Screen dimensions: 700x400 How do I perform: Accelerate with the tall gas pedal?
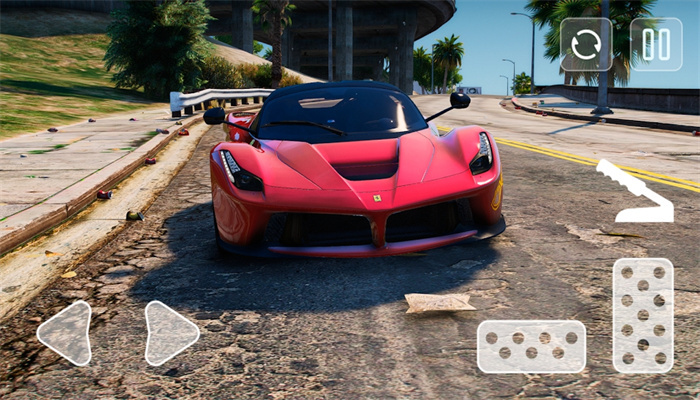pyautogui.click(x=642, y=315)
